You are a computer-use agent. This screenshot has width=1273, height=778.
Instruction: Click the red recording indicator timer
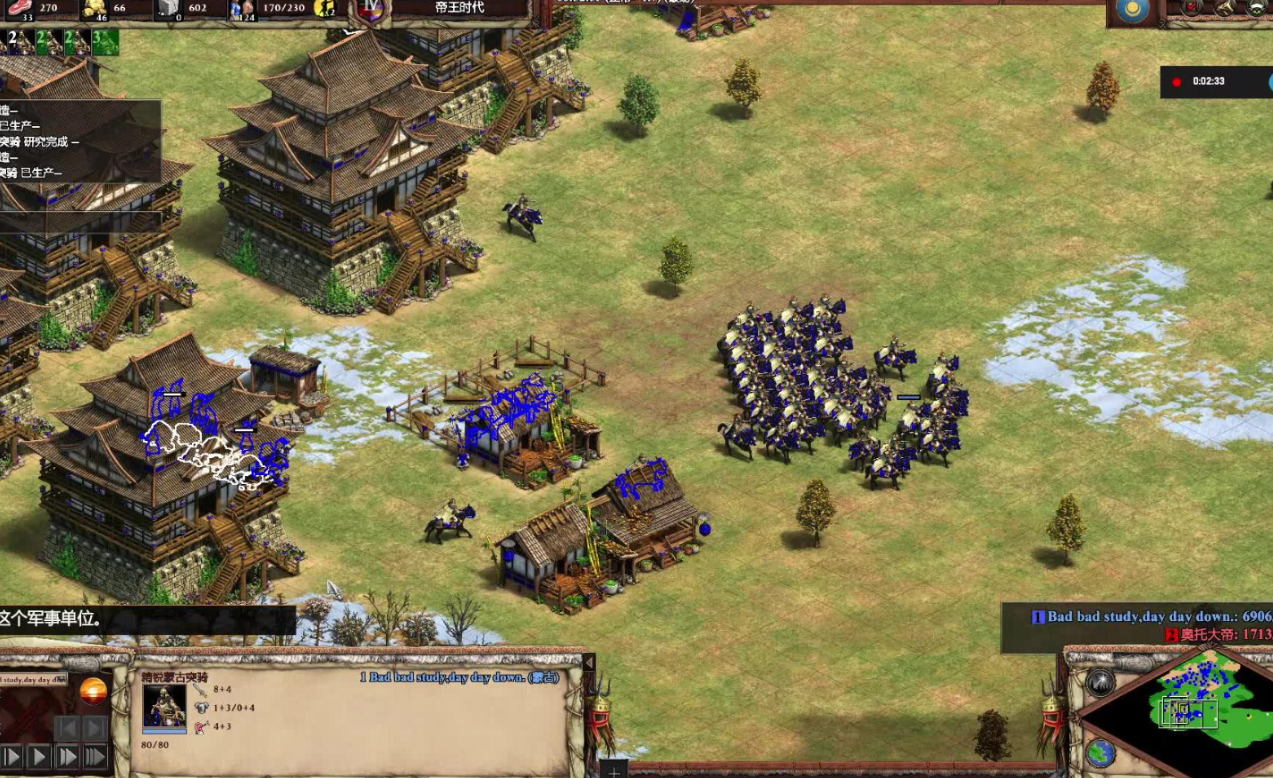click(x=1199, y=81)
